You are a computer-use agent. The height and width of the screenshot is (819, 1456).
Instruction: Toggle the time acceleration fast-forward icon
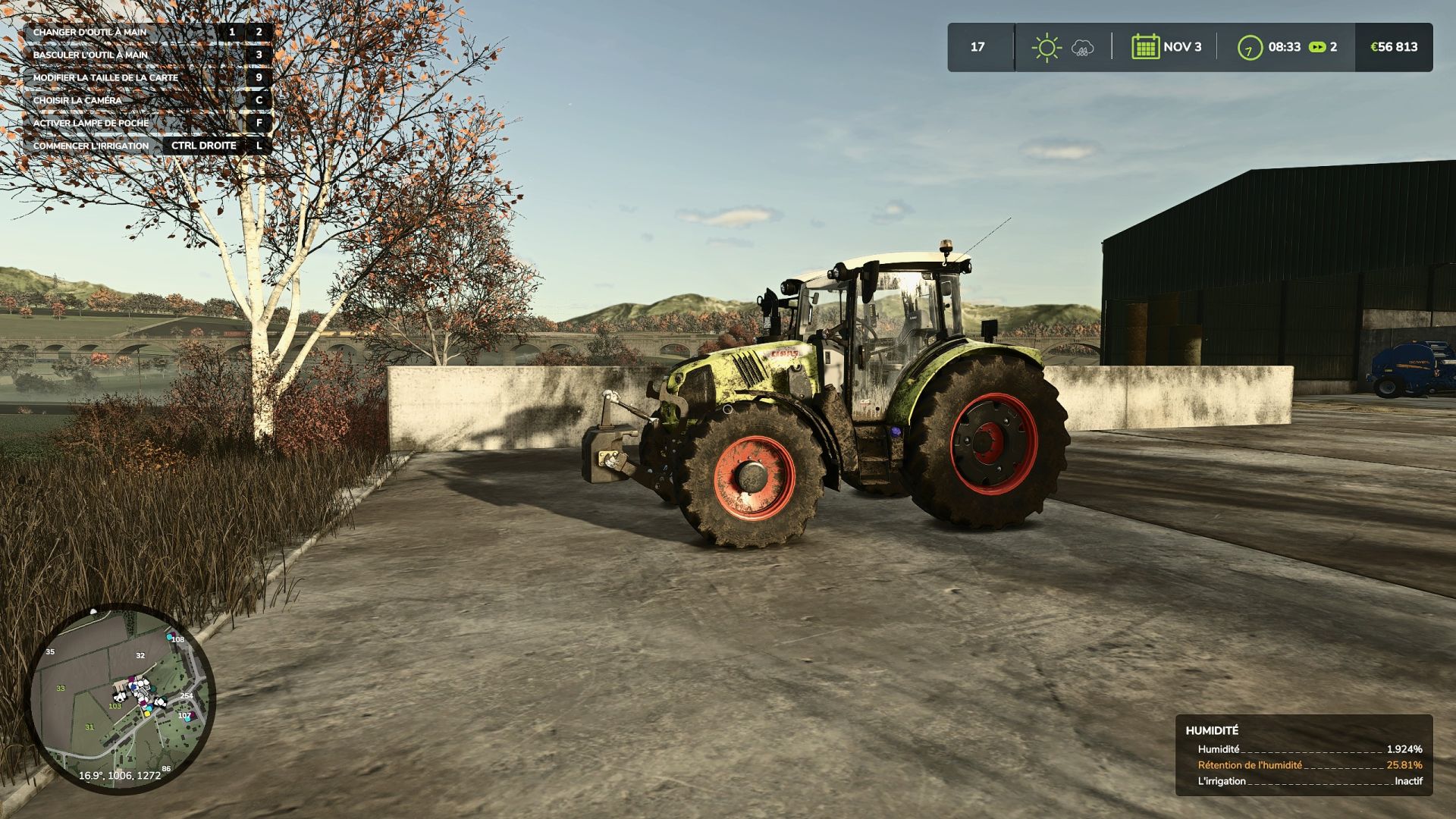tap(1318, 47)
